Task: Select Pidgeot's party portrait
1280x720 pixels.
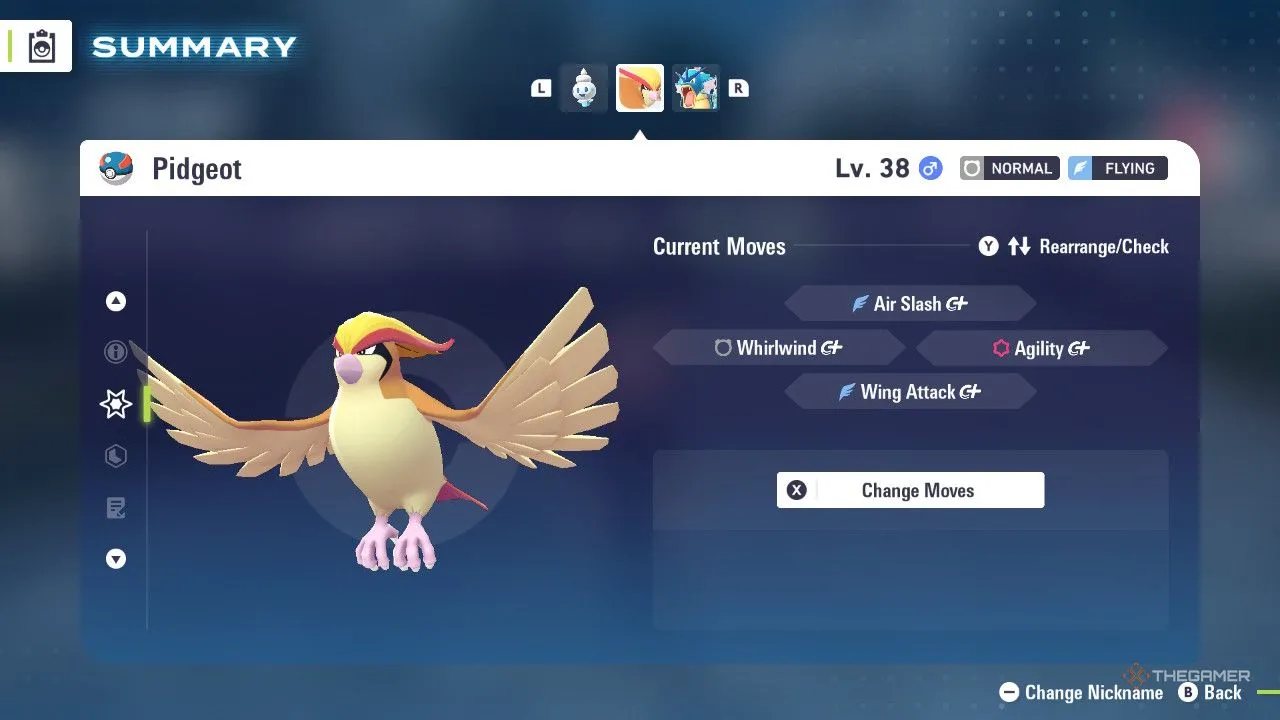Action: pos(639,87)
